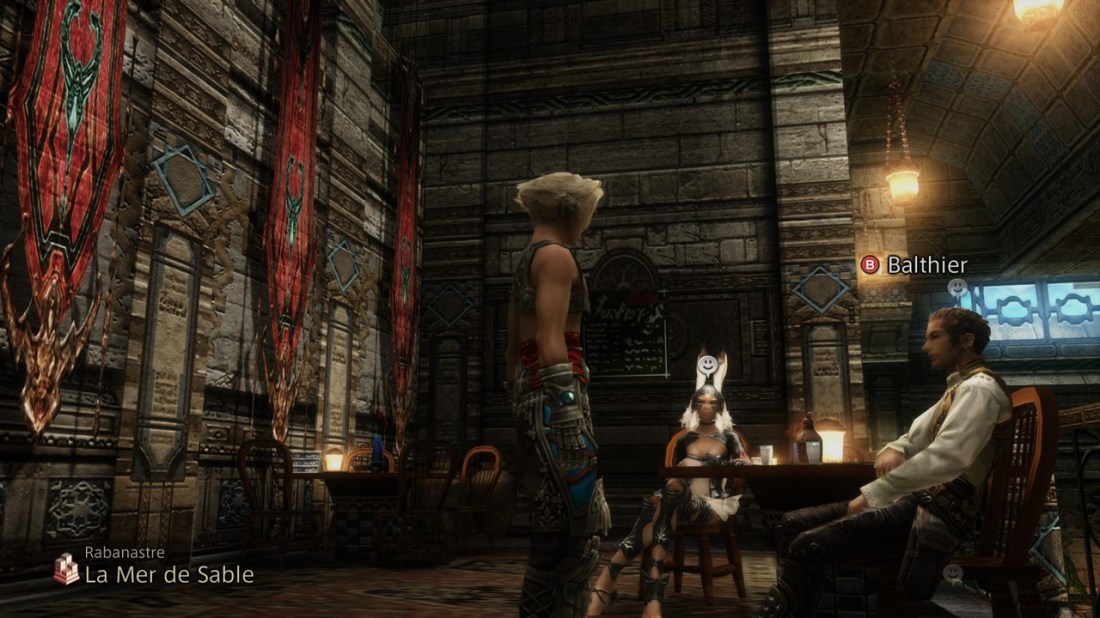Click the smiley icon just beneath Balthier's label
The image size is (1100, 618).
point(957,288)
